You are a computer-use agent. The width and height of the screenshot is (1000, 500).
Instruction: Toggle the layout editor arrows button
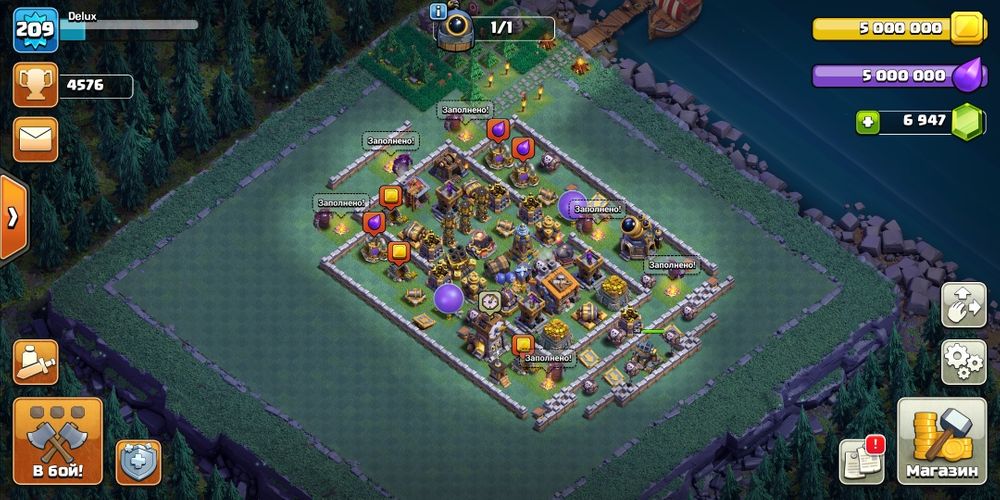[x=964, y=304]
